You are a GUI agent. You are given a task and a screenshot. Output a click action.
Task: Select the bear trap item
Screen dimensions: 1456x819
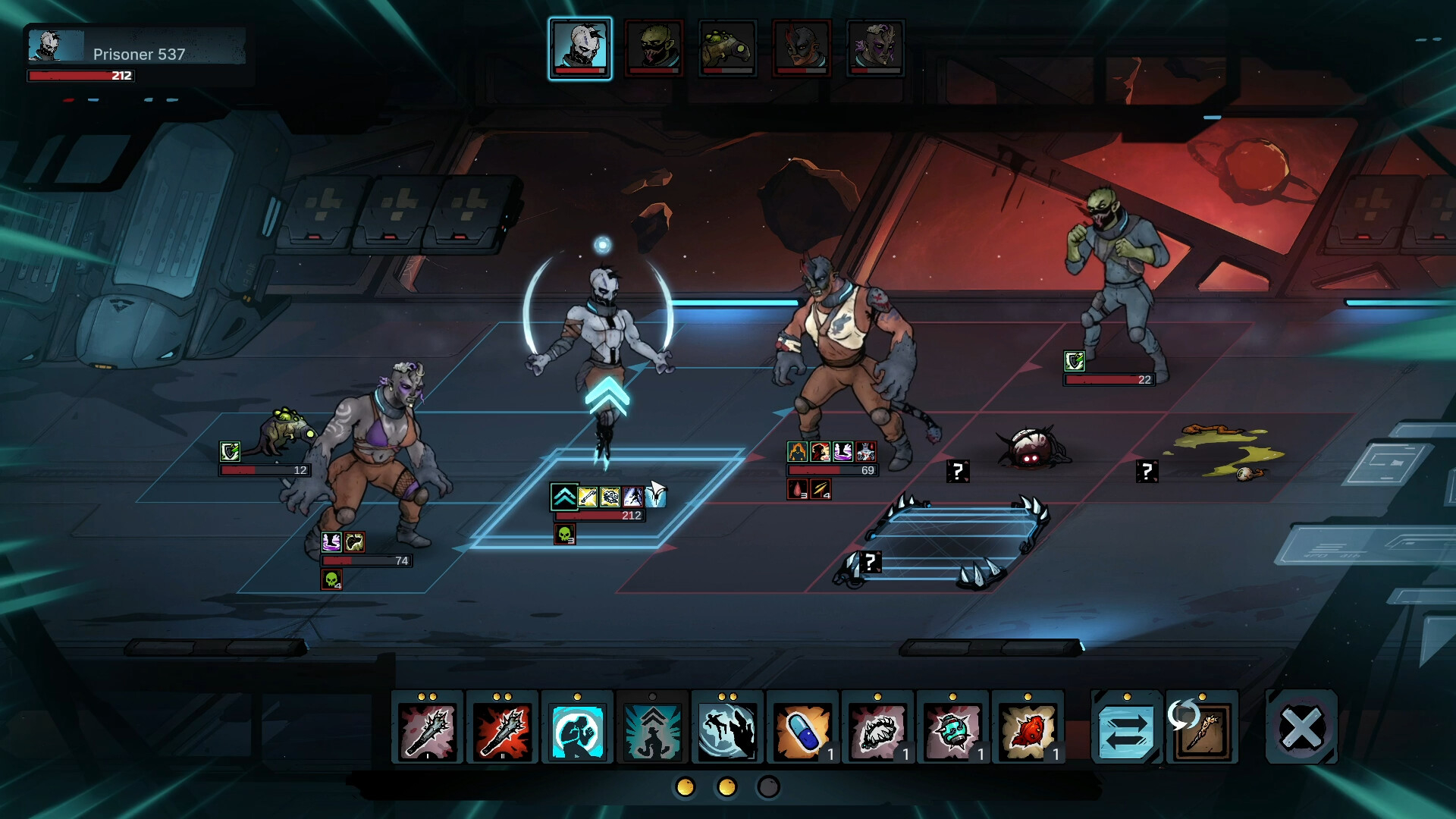coord(877,729)
